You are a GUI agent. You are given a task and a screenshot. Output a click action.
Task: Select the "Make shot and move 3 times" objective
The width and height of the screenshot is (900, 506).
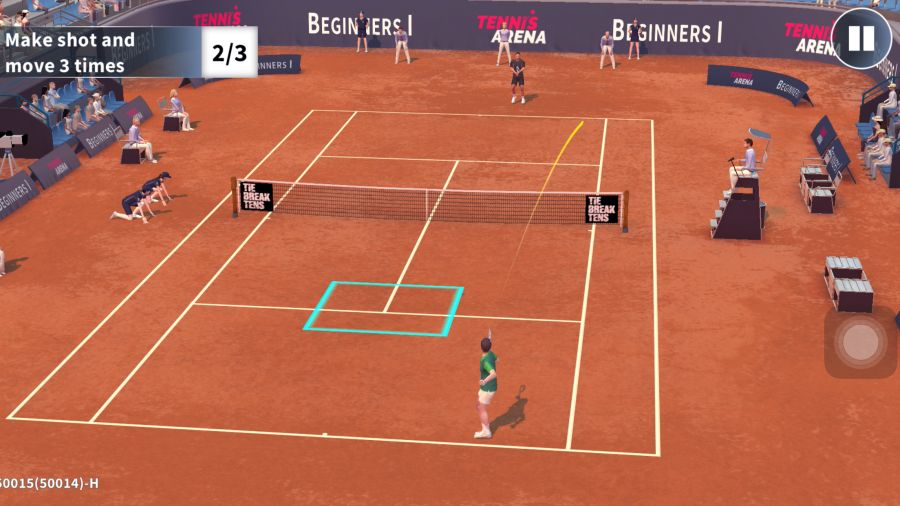tap(70, 53)
